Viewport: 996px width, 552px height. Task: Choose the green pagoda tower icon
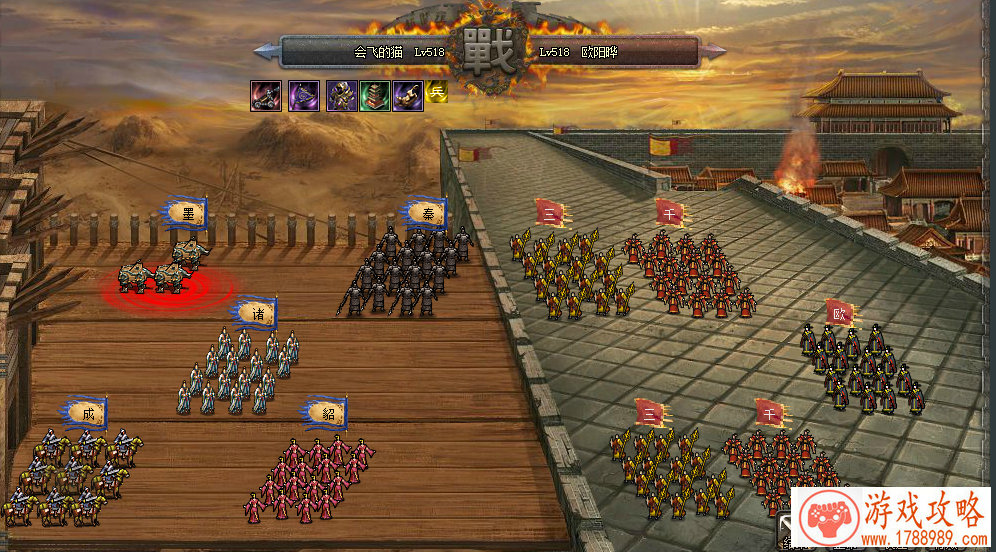(x=374, y=96)
